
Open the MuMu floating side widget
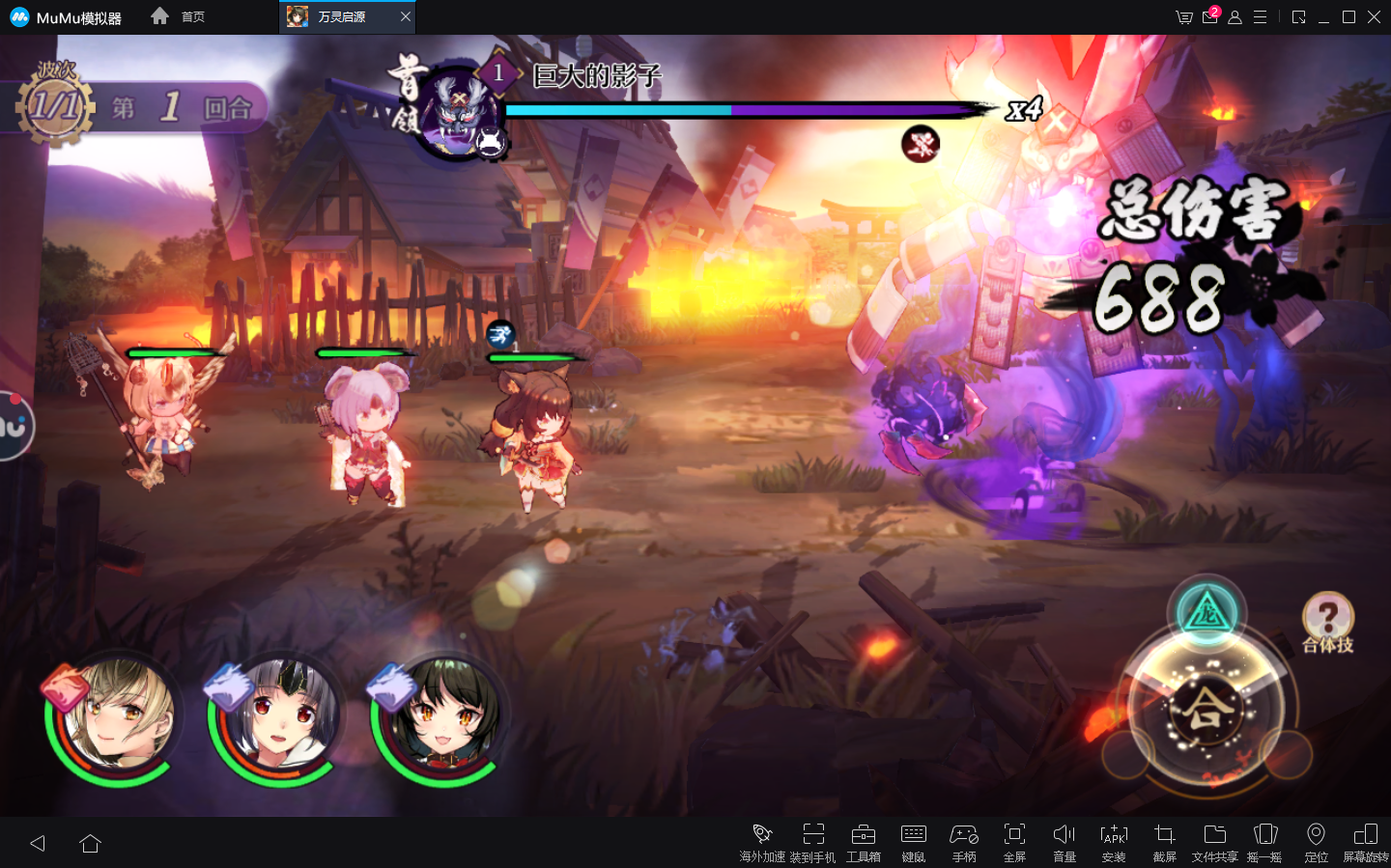point(14,426)
